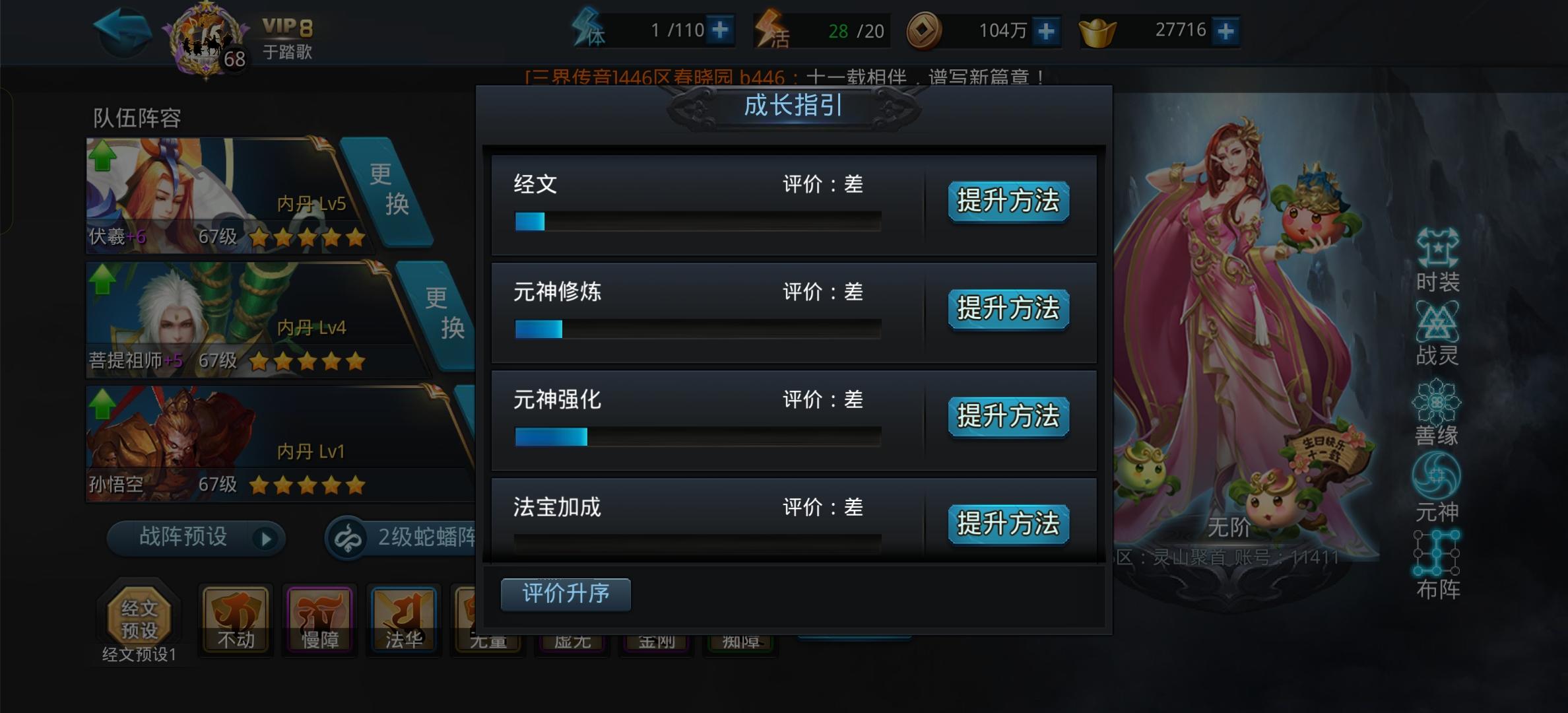Toggle 评价升序 sorting order

pyautogui.click(x=566, y=594)
